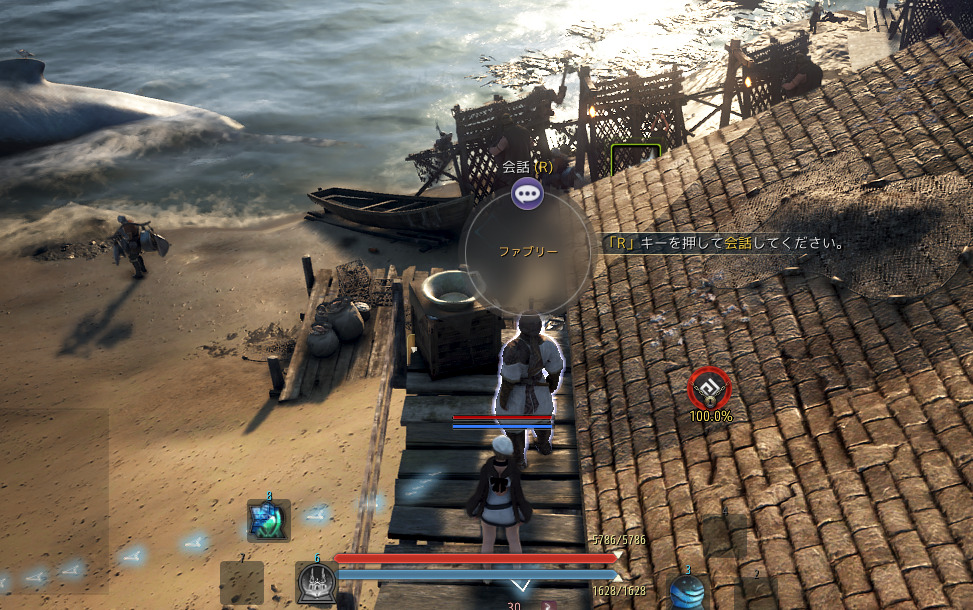The image size is (973, 610).
Task: Click the red-ringed 100.0% status icon
Action: click(x=710, y=388)
